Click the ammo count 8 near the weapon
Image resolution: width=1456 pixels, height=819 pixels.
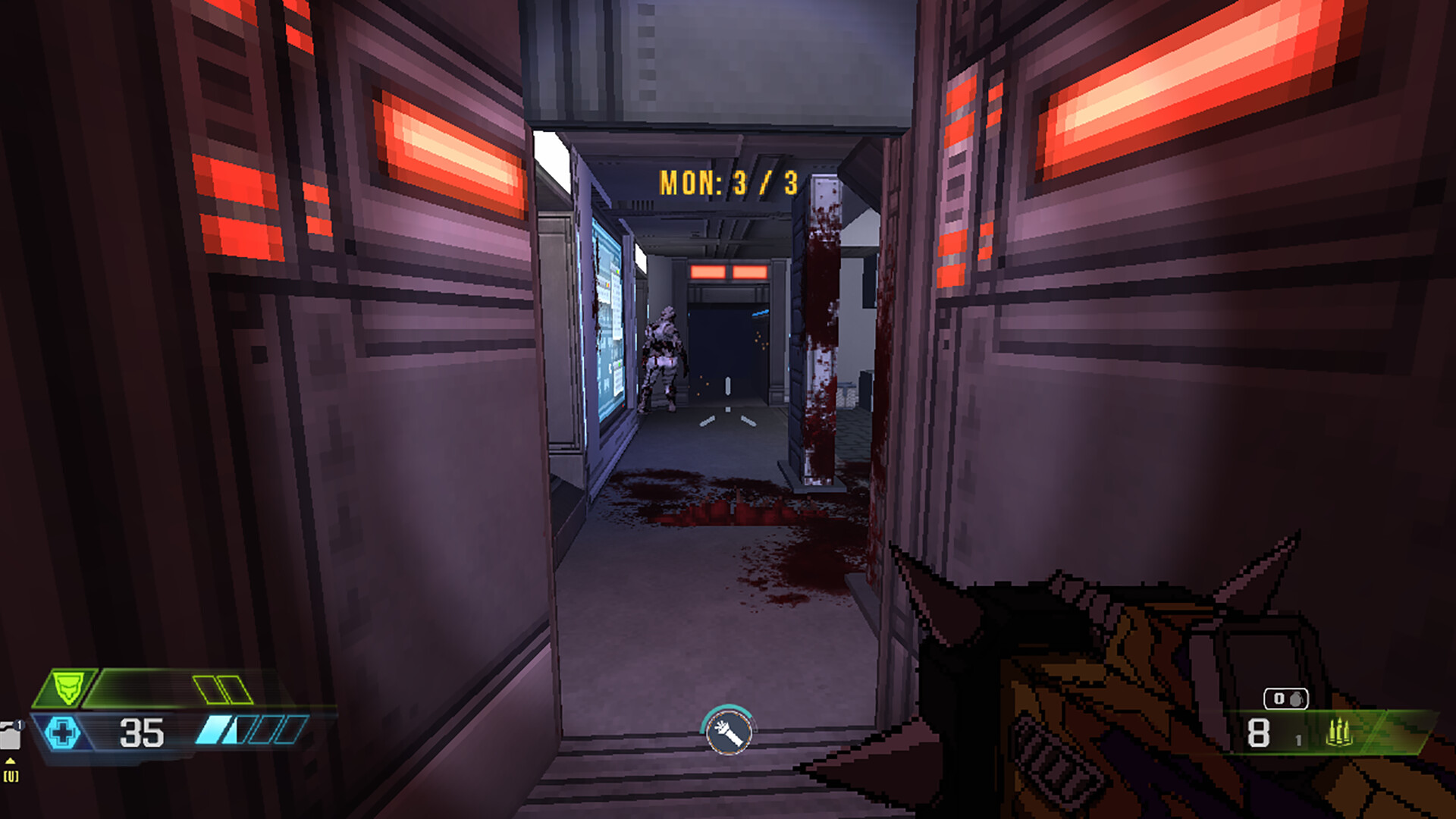point(1258,733)
